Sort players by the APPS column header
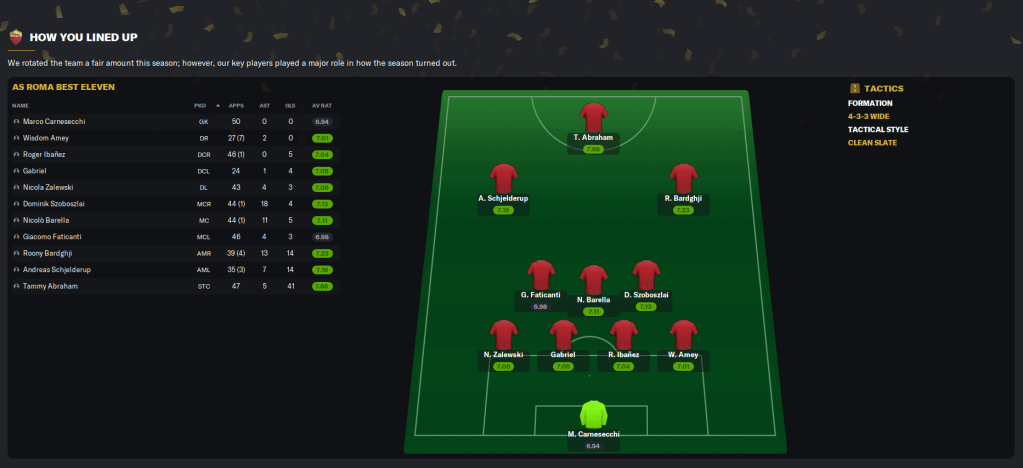The height and width of the screenshot is (468, 1023). (x=236, y=105)
